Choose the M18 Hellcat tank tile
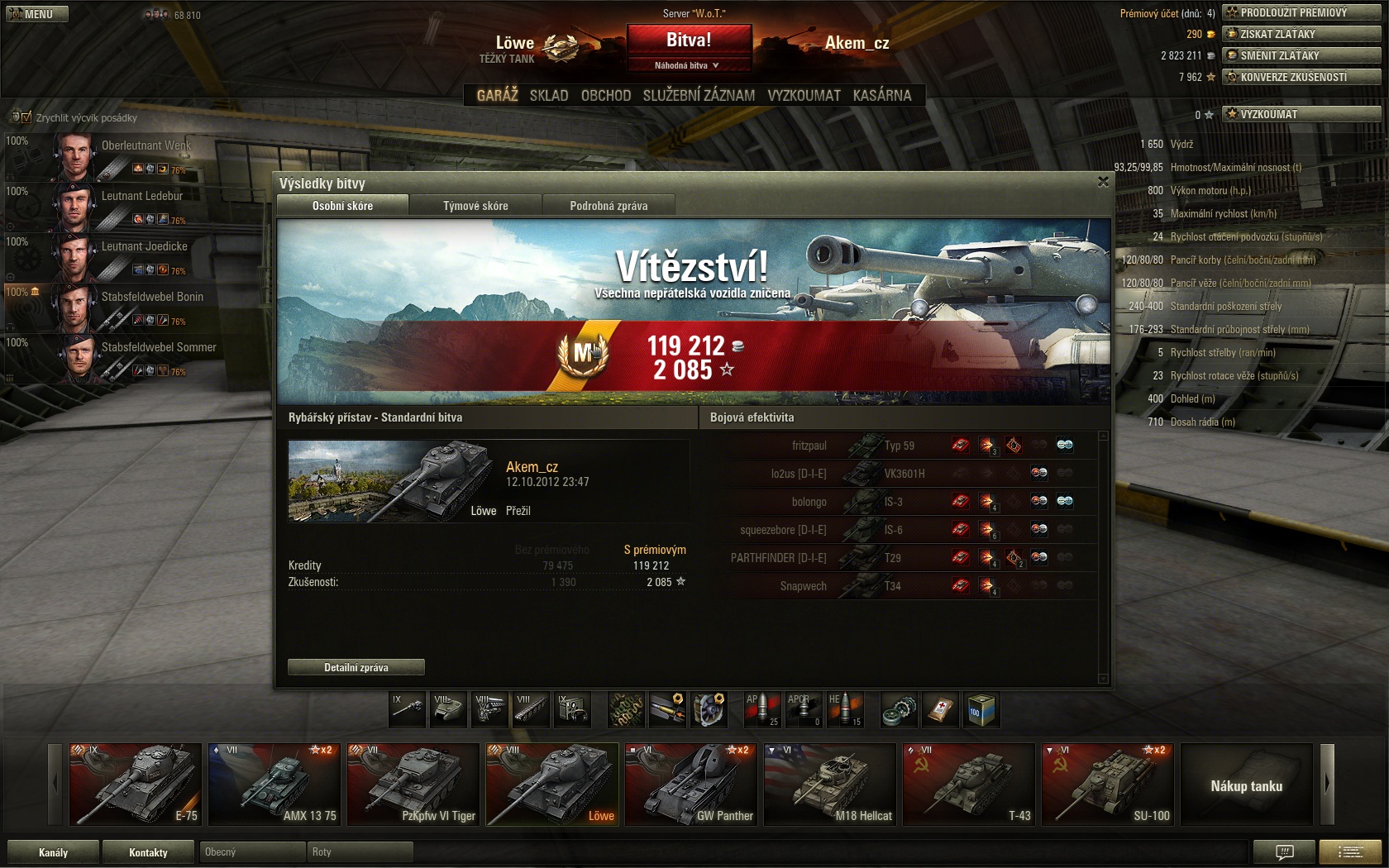The height and width of the screenshot is (868, 1389). pos(829,784)
